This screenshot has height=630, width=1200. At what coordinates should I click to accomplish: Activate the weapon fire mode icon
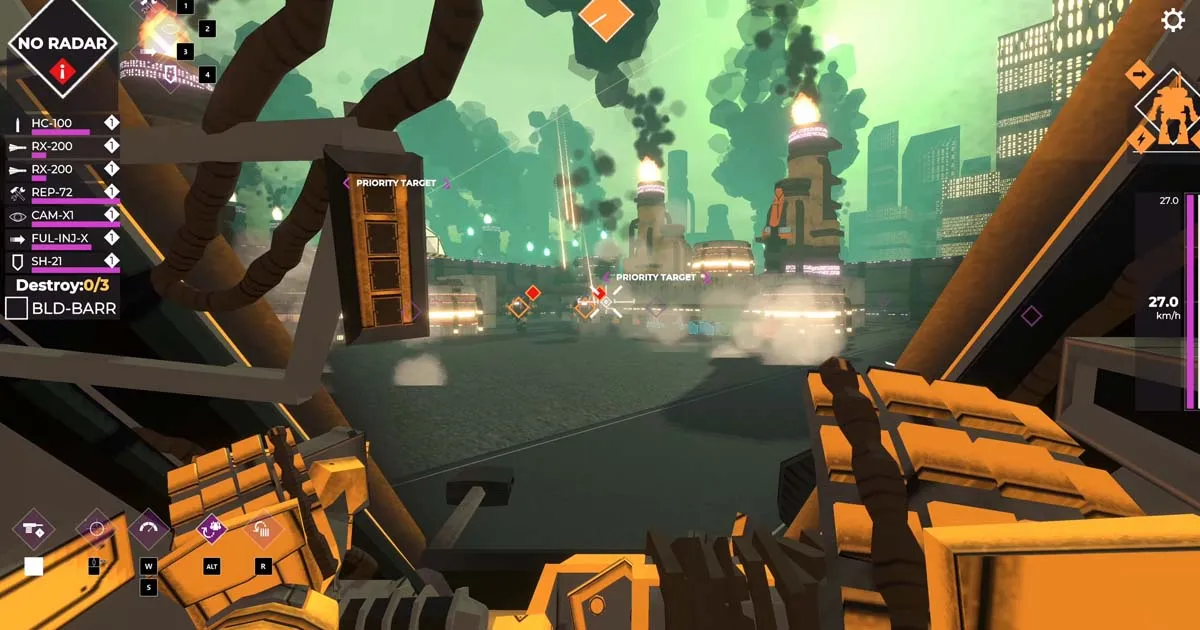(33, 529)
